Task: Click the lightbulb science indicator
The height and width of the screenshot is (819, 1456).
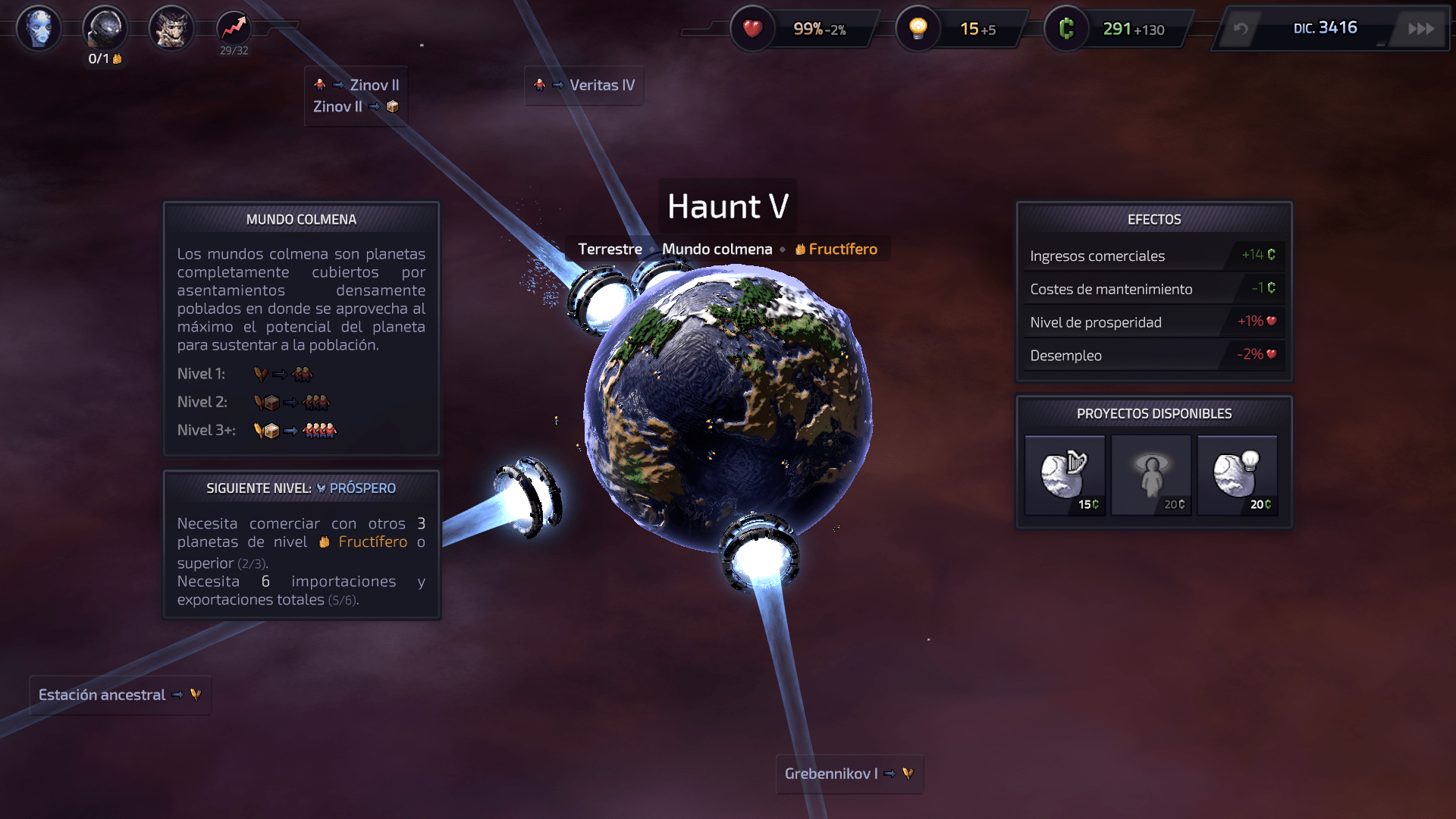Action: [x=918, y=29]
